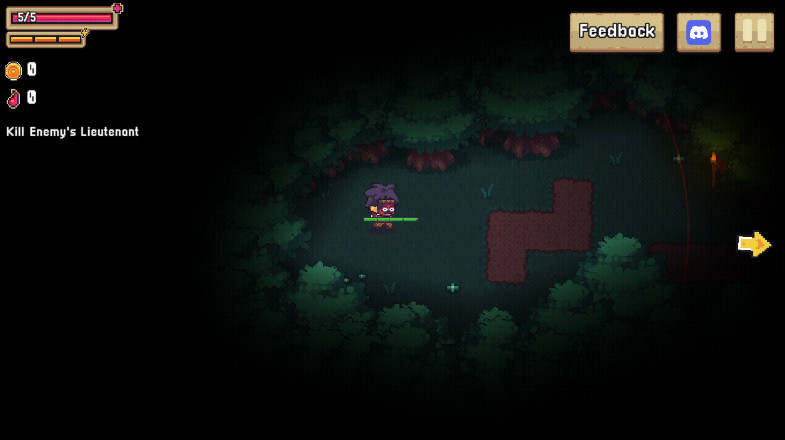Pause the game
This screenshot has height=440, width=785.
click(x=754, y=32)
